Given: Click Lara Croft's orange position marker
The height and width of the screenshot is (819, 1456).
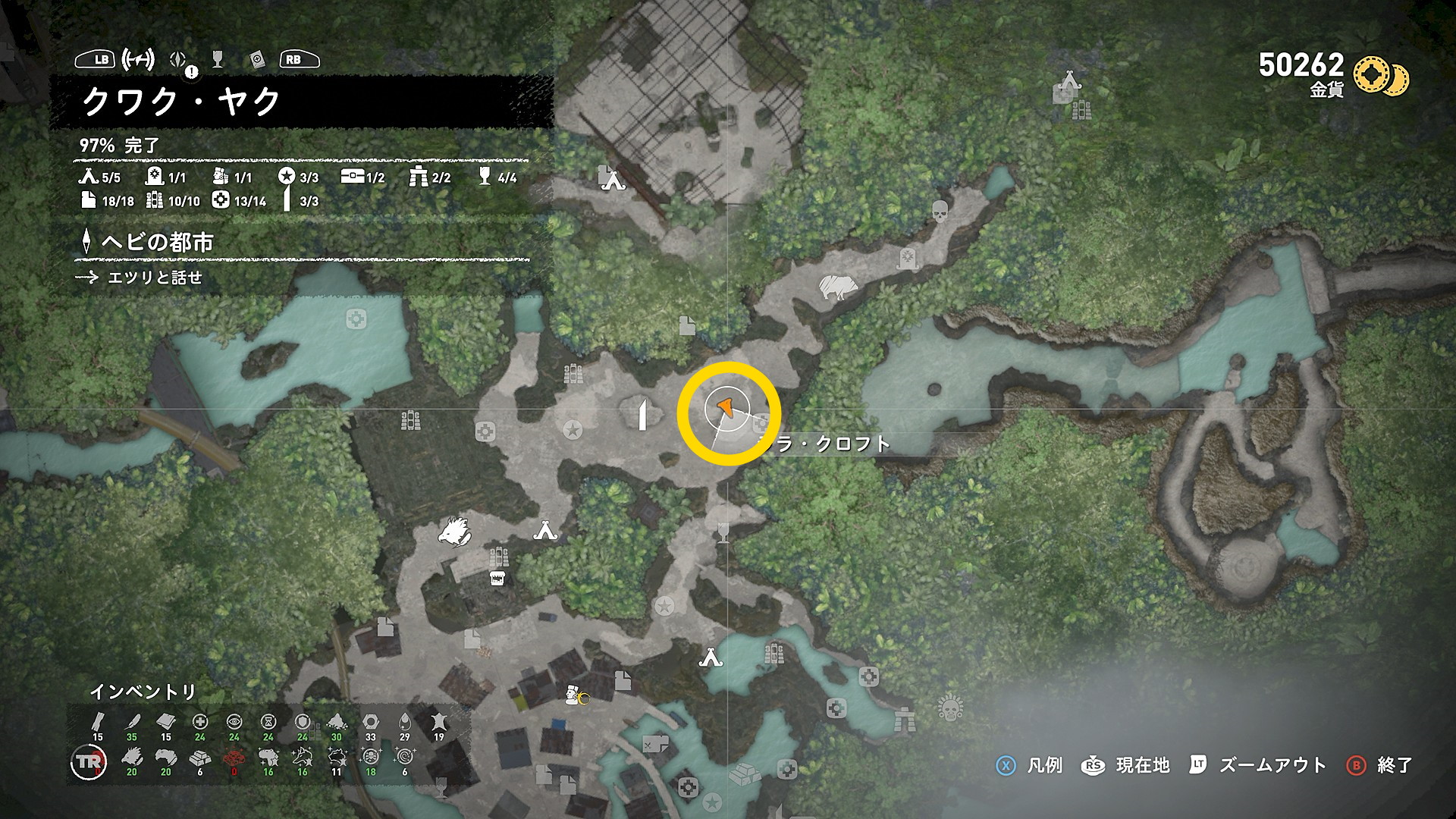Looking at the screenshot, I should 725,408.
